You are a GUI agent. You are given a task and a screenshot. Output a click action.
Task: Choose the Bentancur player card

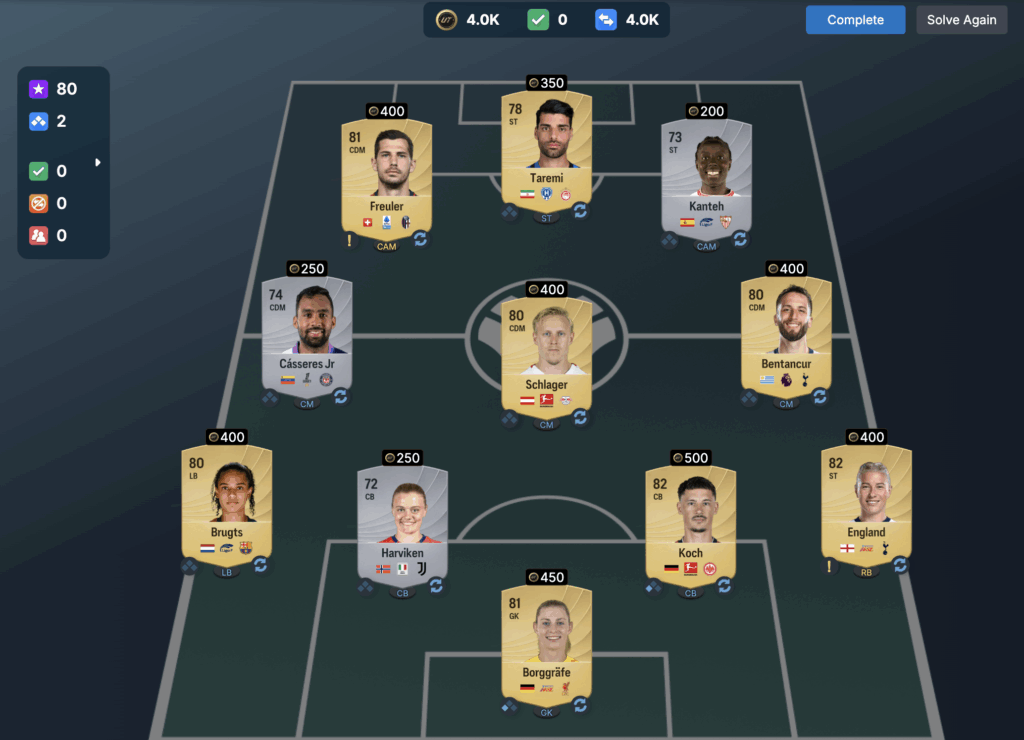(786, 333)
